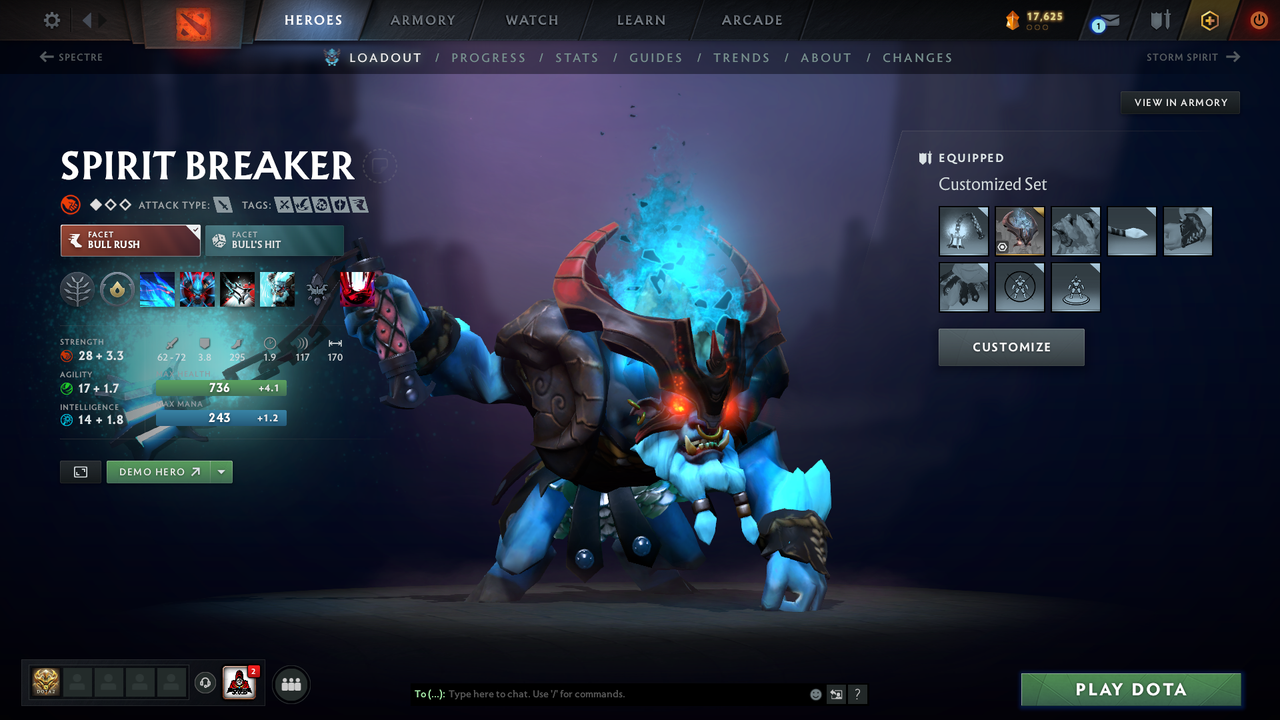This screenshot has height=720, width=1280.
Task: Open the Dota Plus hexagon icon
Action: (1209, 19)
